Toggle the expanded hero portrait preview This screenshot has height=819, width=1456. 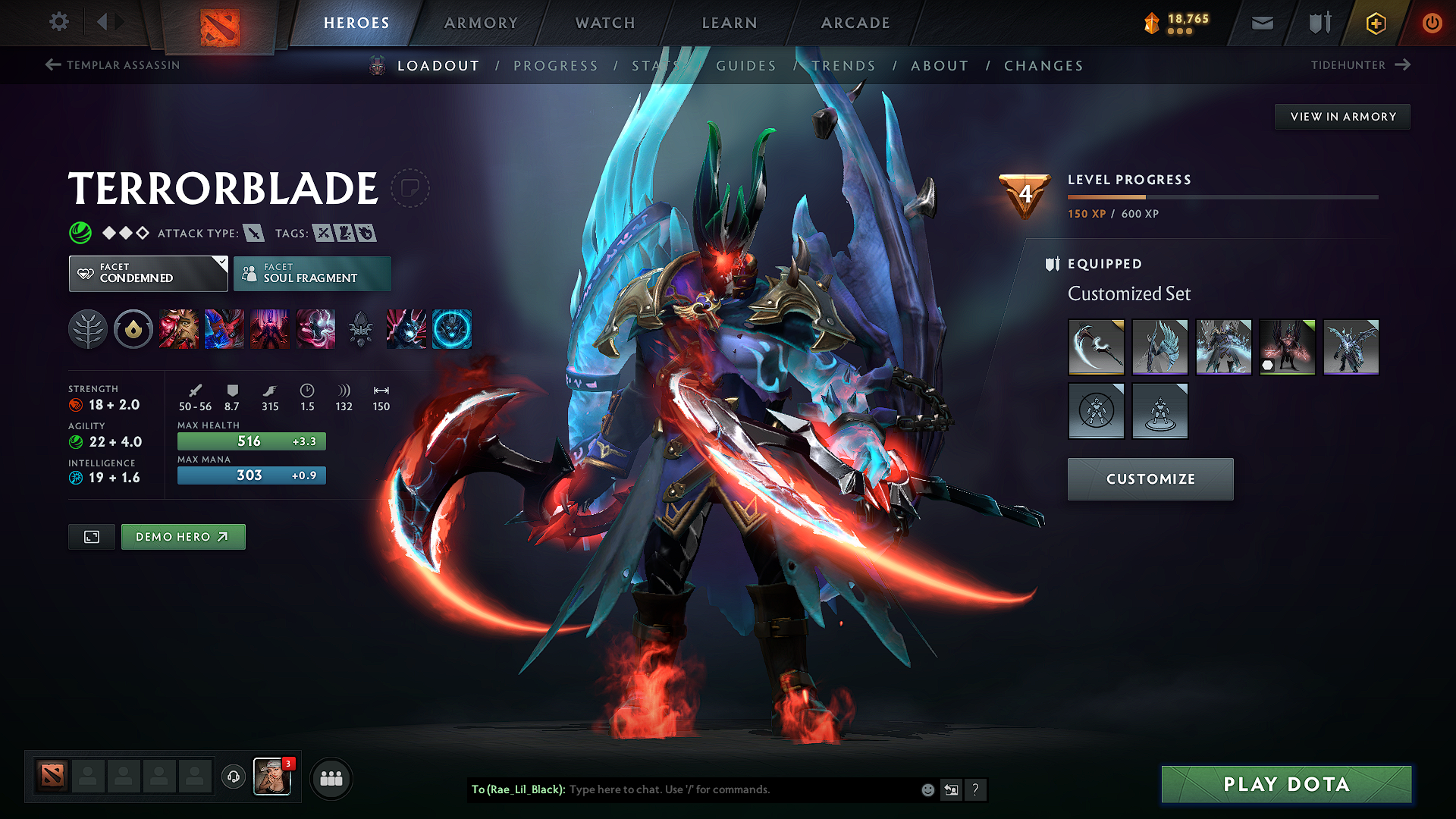[91, 536]
